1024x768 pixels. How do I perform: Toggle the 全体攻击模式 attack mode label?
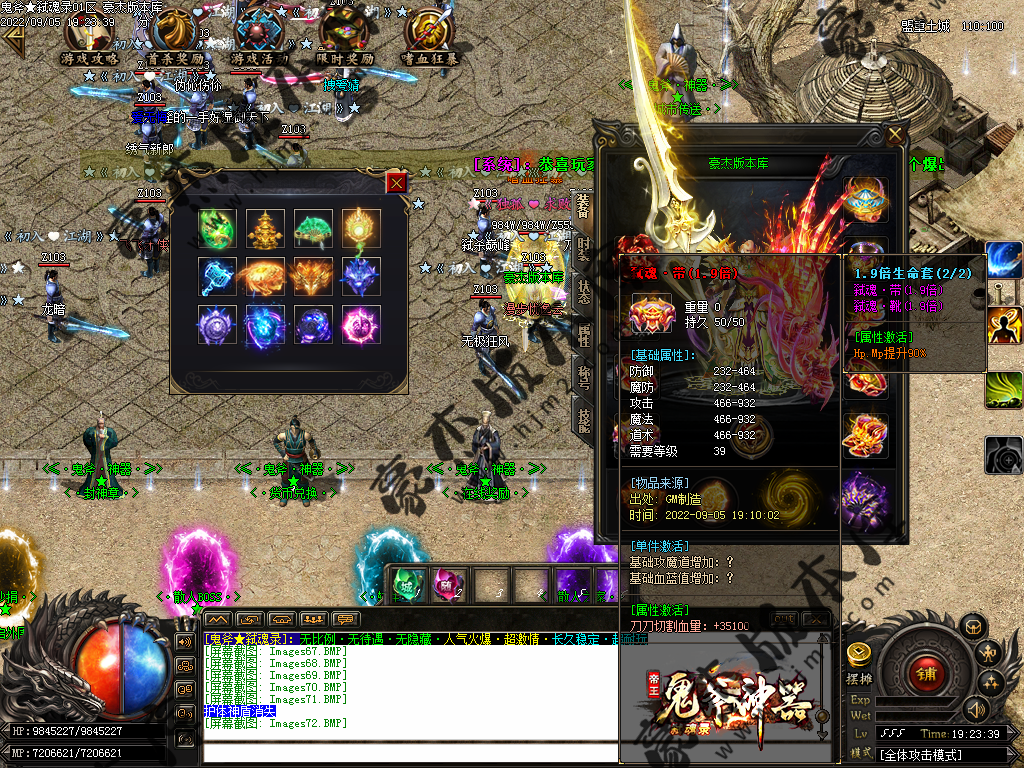920,755
